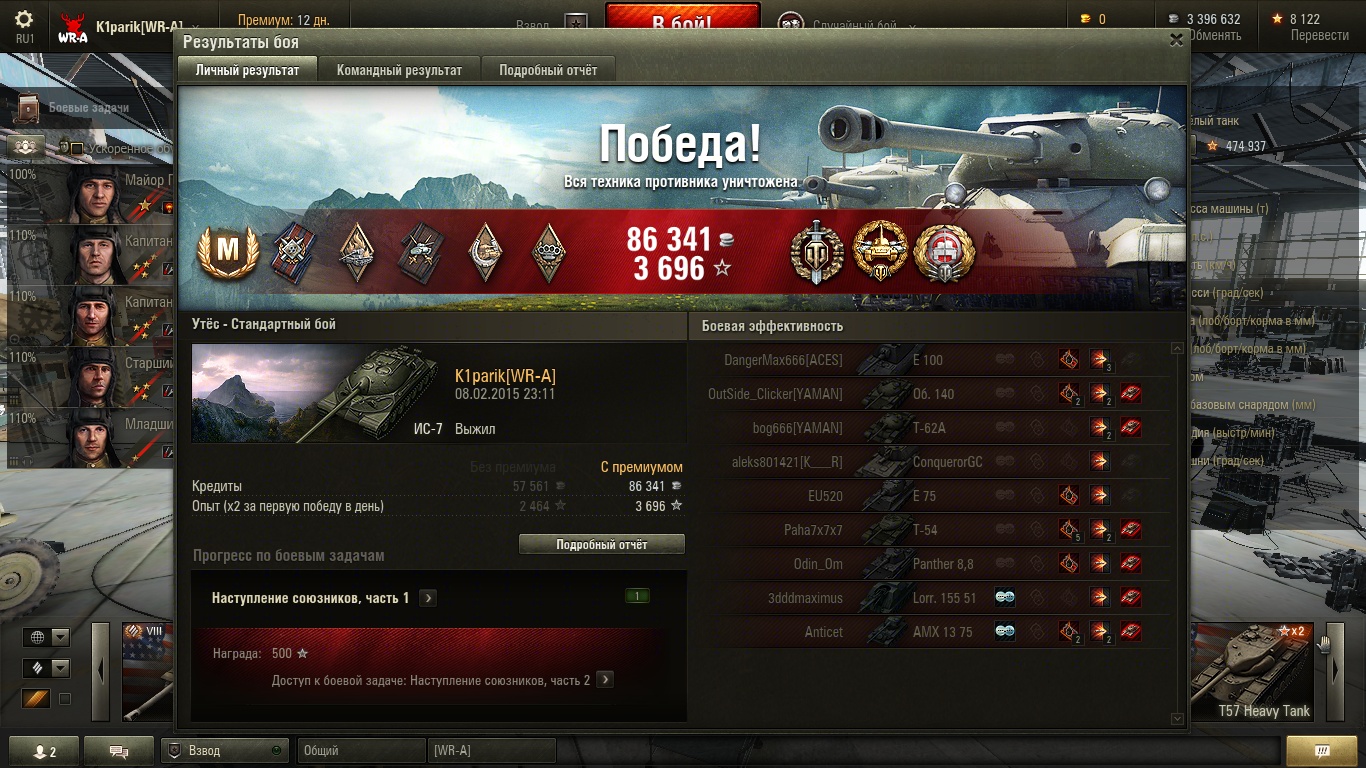Open the gear settings menu
This screenshot has width=1366, height=768.
point(24,19)
